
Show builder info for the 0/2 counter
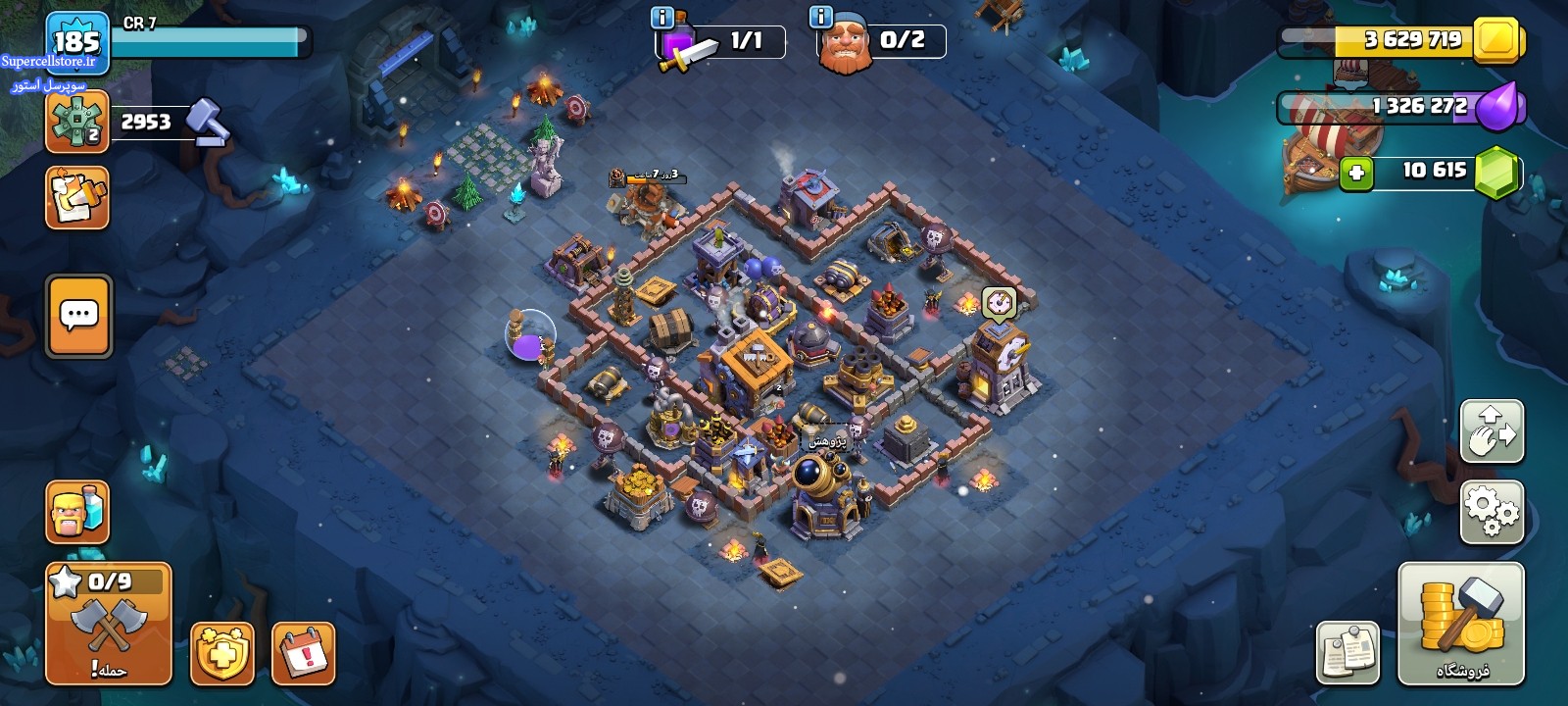(x=820, y=18)
